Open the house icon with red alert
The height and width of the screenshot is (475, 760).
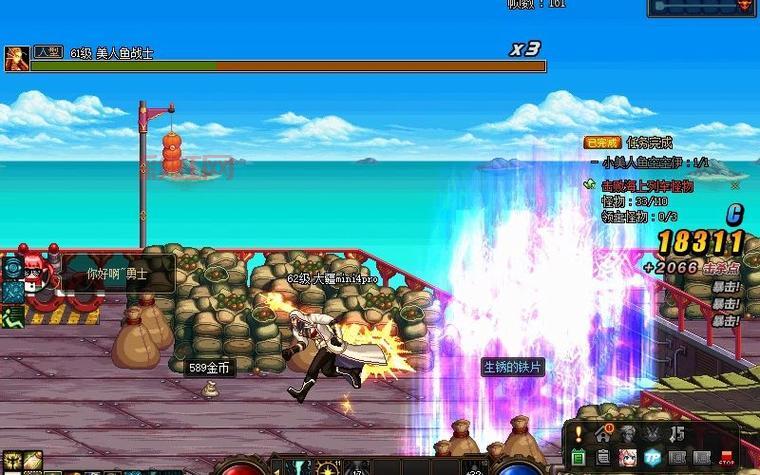[x=603, y=434]
